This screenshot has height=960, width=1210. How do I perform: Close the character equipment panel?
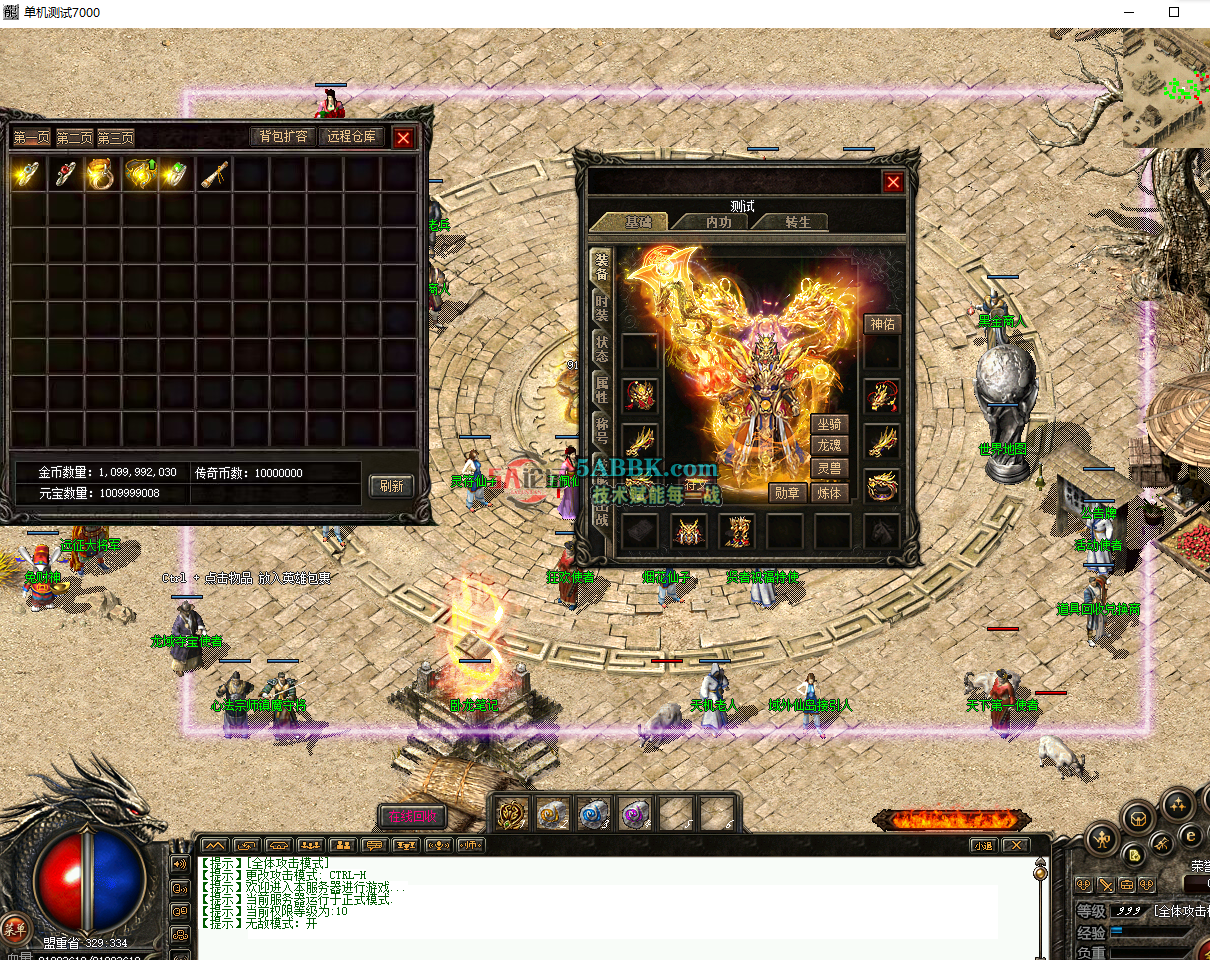pos(893,182)
